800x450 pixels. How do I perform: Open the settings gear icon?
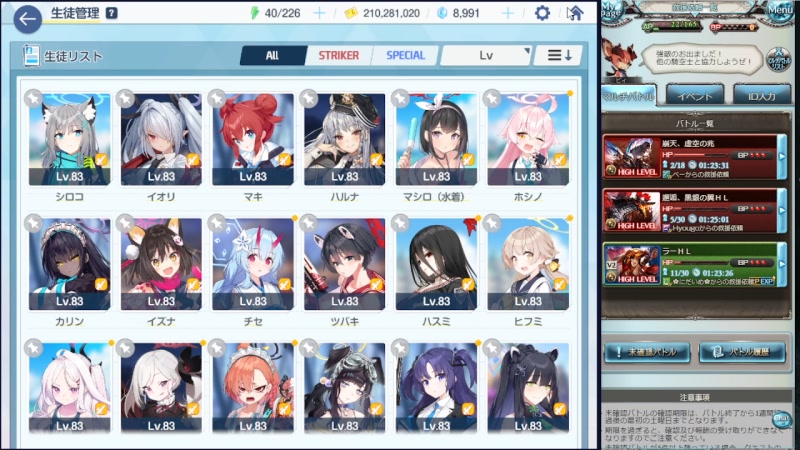coord(542,13)
